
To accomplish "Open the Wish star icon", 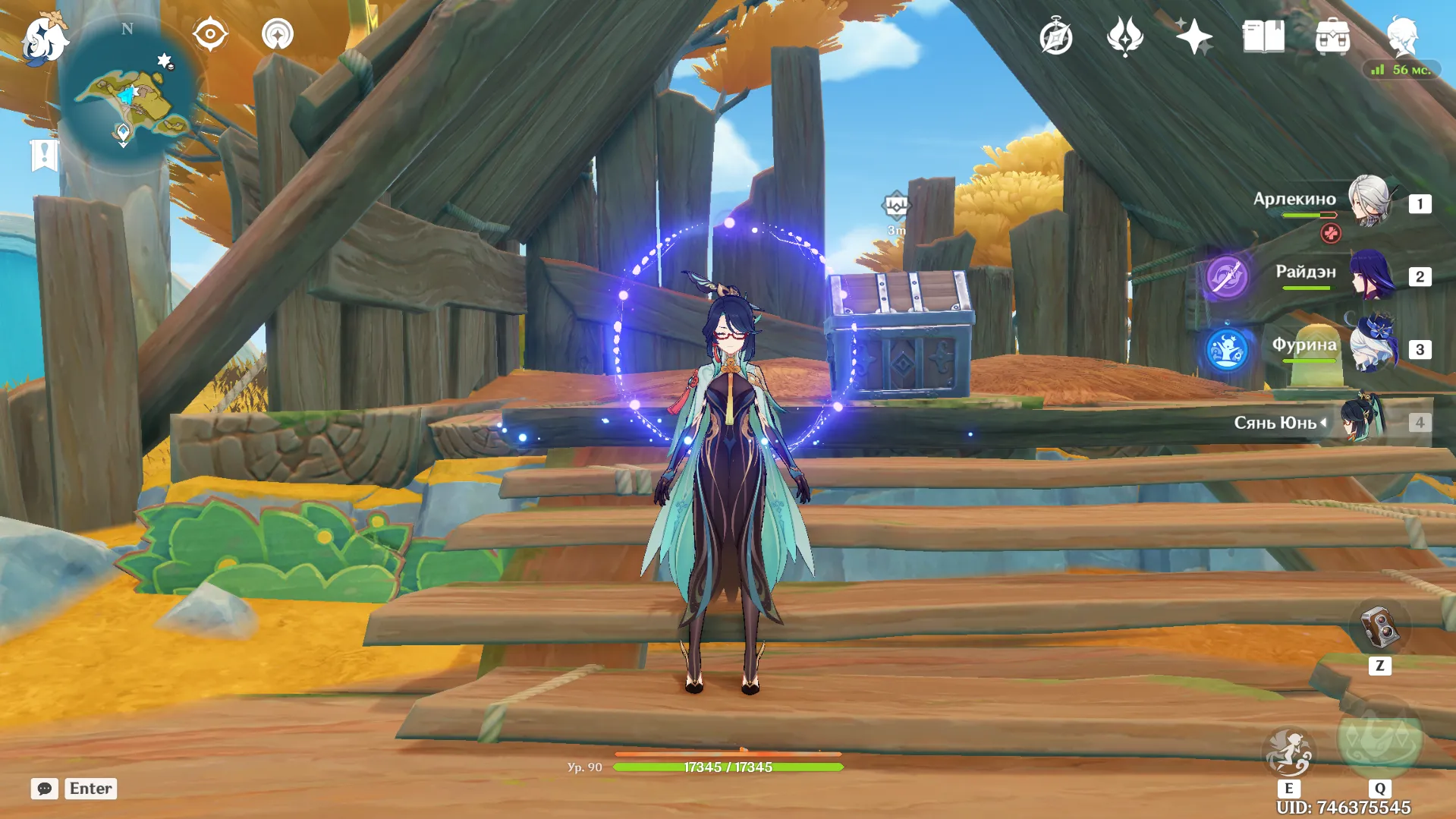I will 1193,36.
